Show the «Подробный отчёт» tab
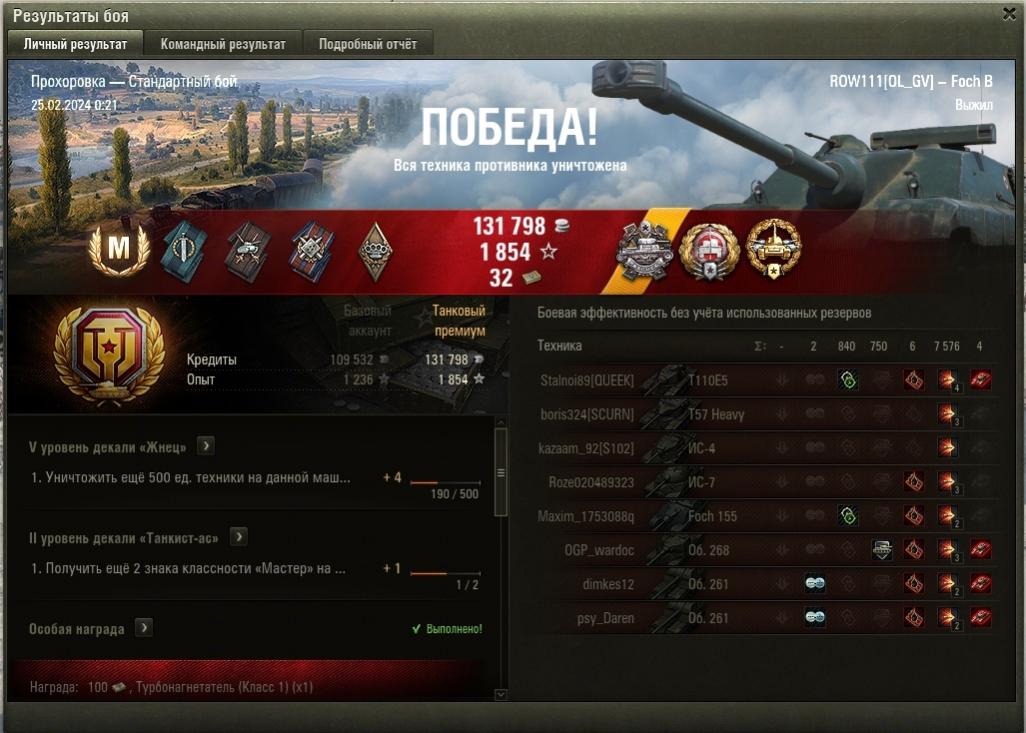The width and height of the screenshot is (1026, 733). click(368, 44)
